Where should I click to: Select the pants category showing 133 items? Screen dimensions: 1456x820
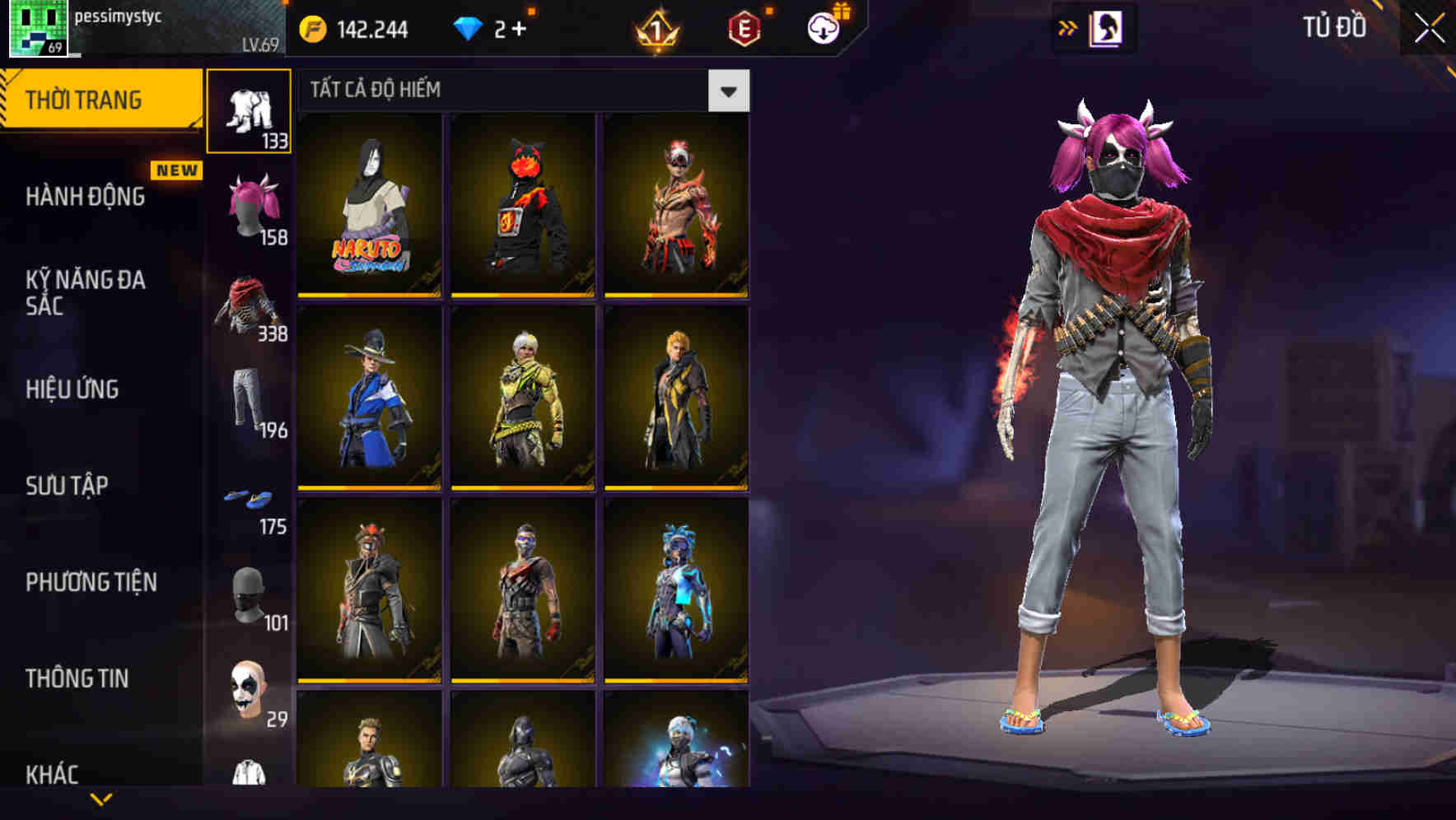tap(250, 111)
